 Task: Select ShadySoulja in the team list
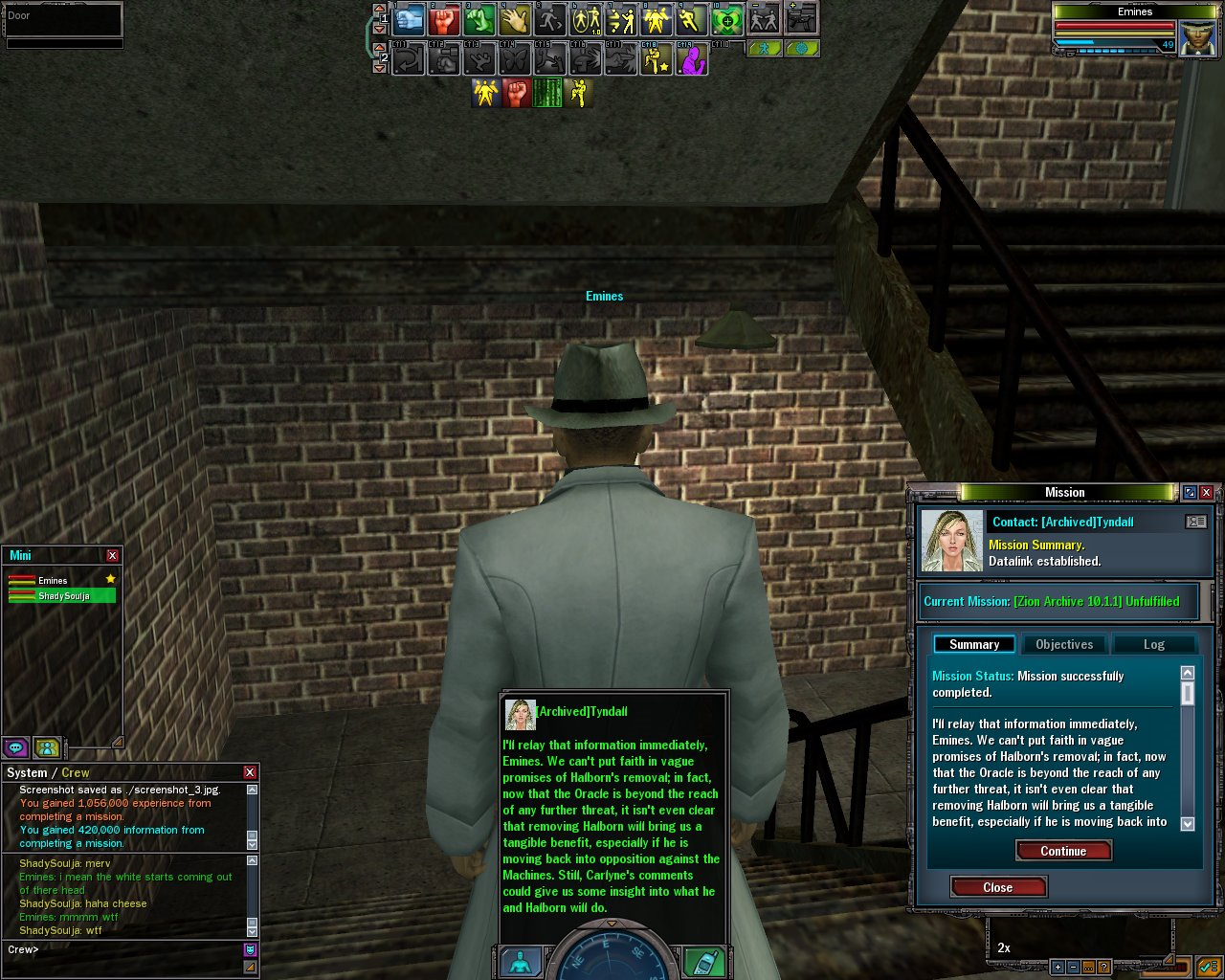[63, 596]
